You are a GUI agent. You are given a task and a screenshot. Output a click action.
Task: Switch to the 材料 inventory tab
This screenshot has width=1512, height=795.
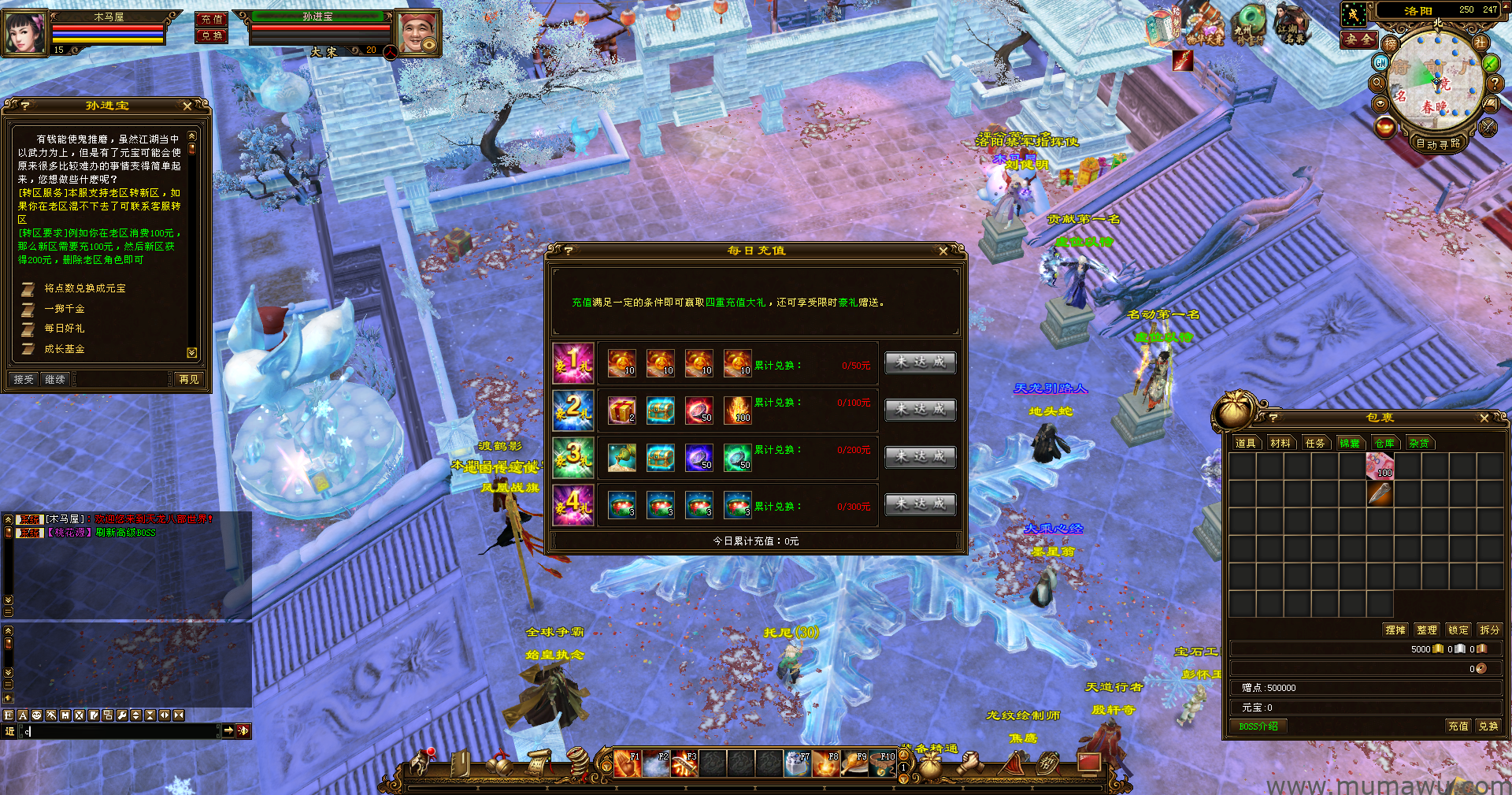(x=1280, y=444)
